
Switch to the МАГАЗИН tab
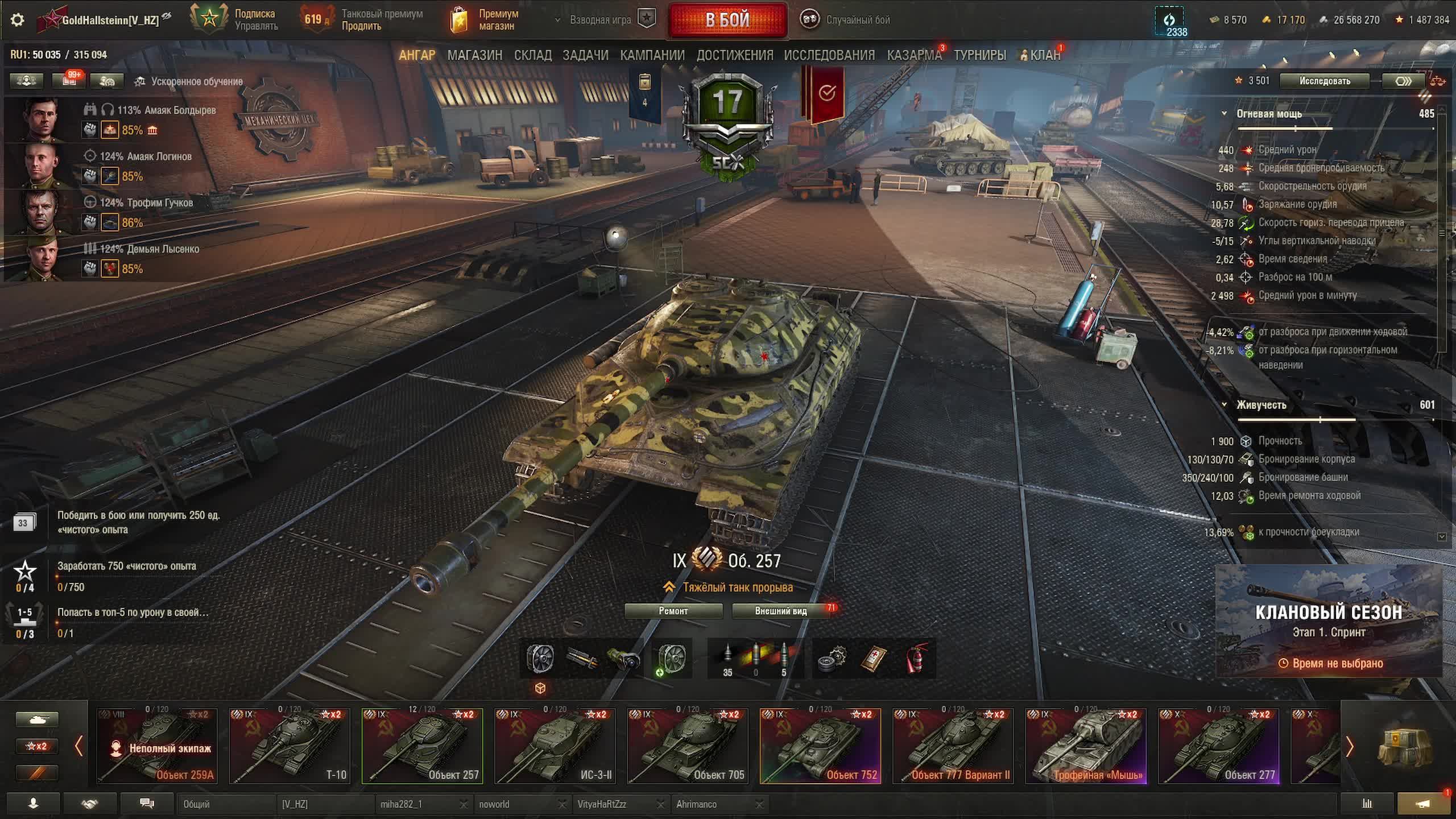pyautogui.click(x=474, y=55)
